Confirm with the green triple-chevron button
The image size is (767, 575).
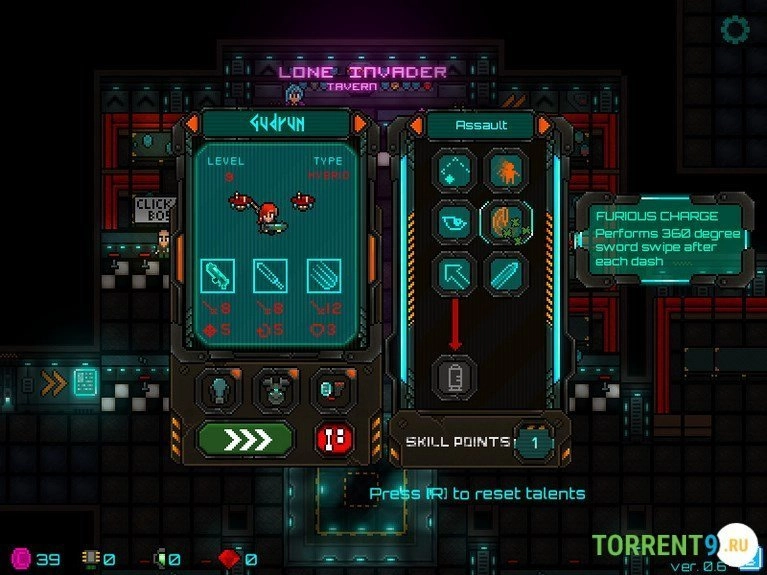(x=245, y=438)
